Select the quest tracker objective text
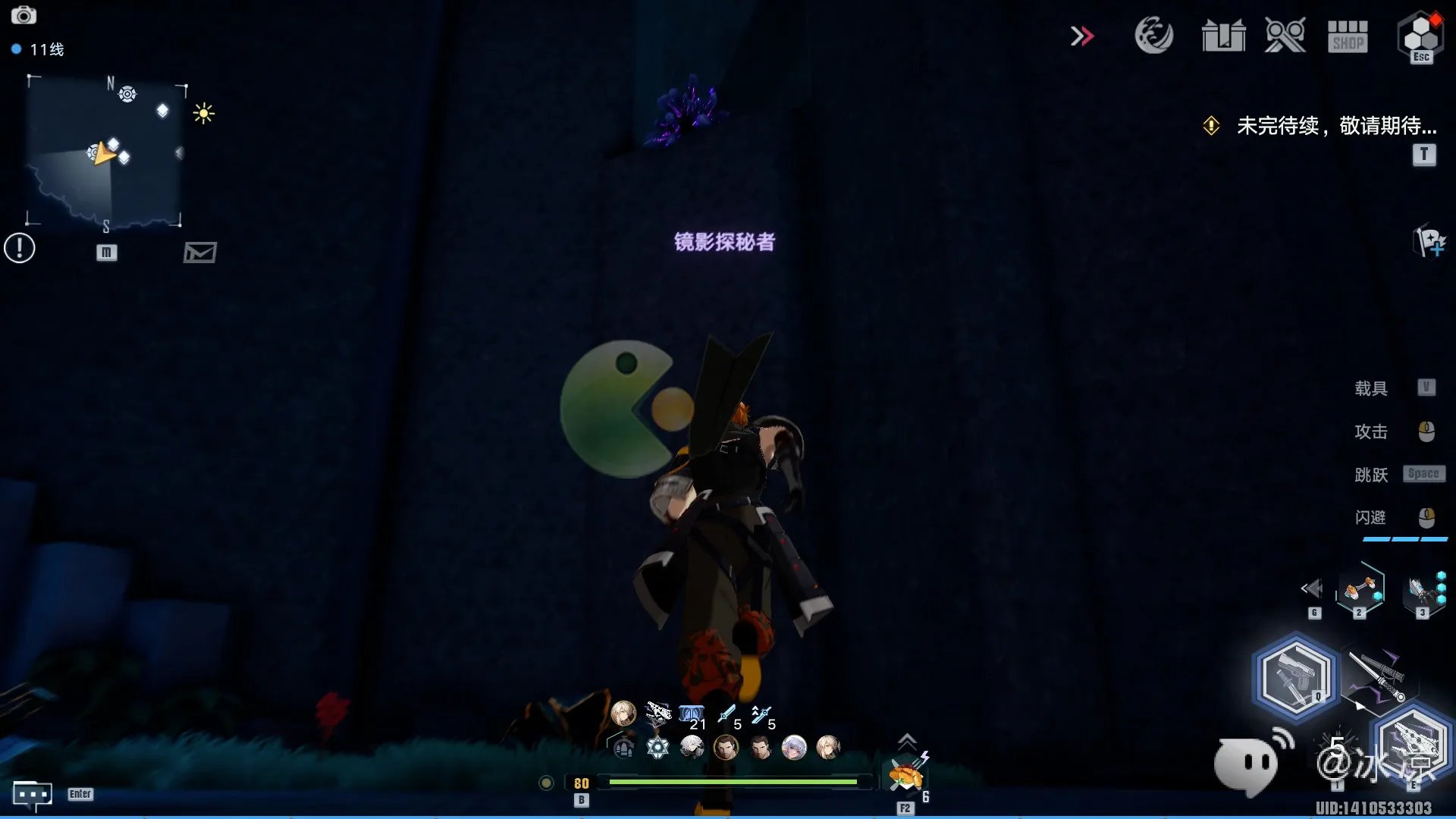The image size is (1456, 819). (x=1336, y=125)
